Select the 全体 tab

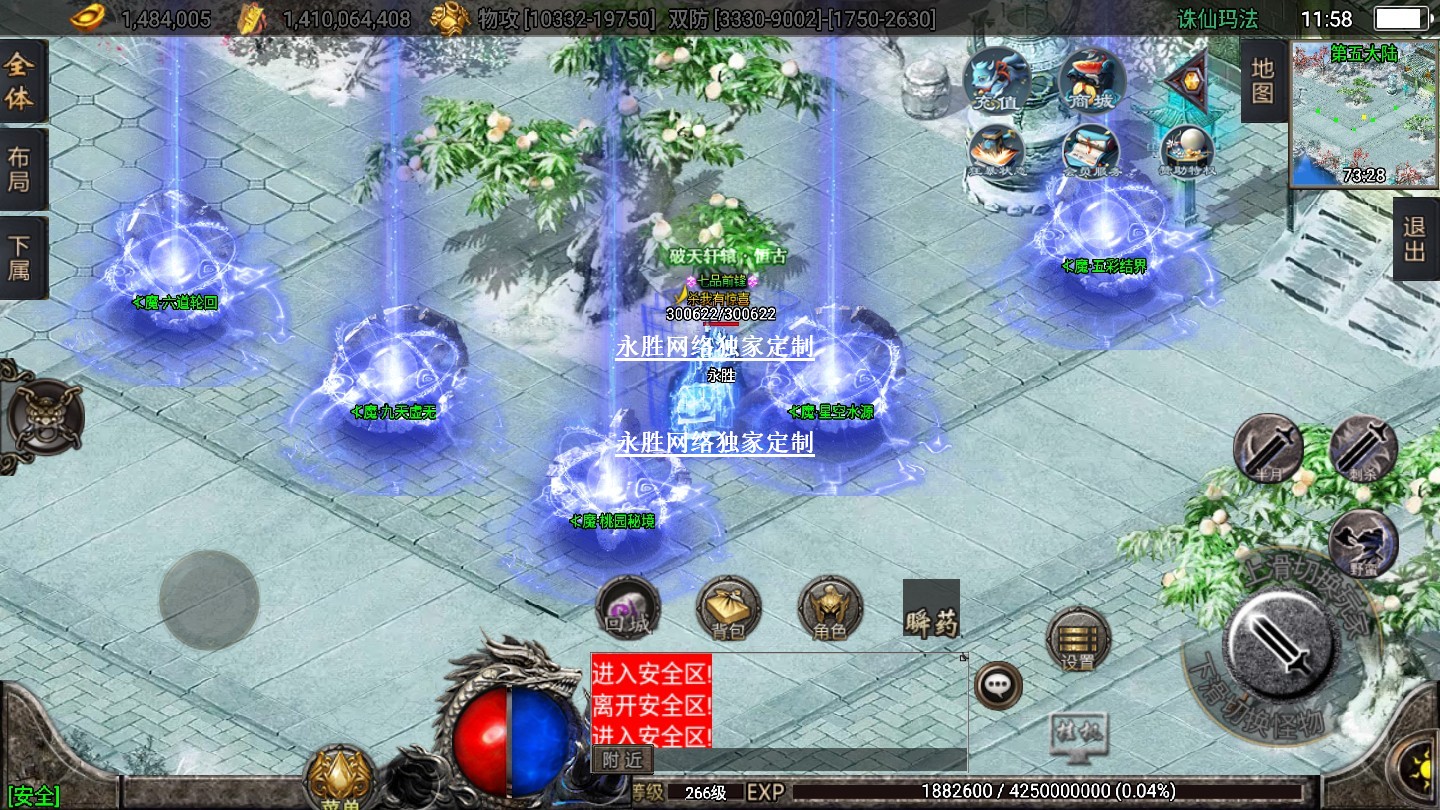pos(21,82)
